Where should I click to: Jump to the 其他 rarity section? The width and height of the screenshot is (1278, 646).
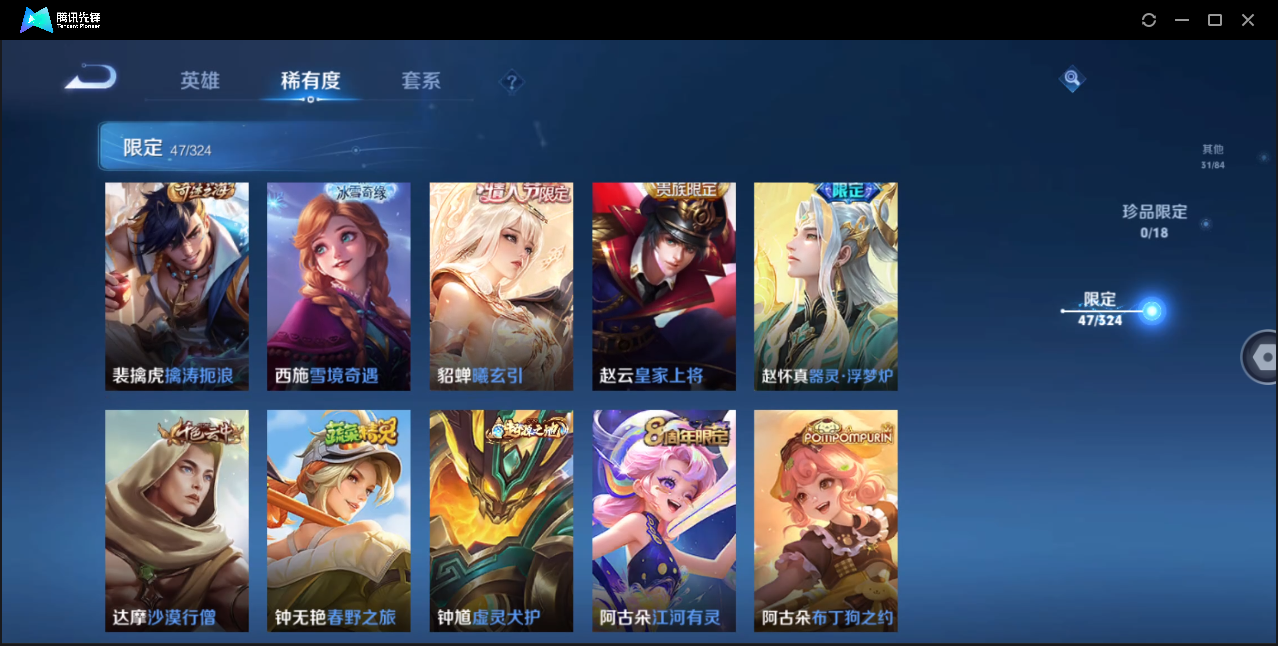coord(1212,156)
